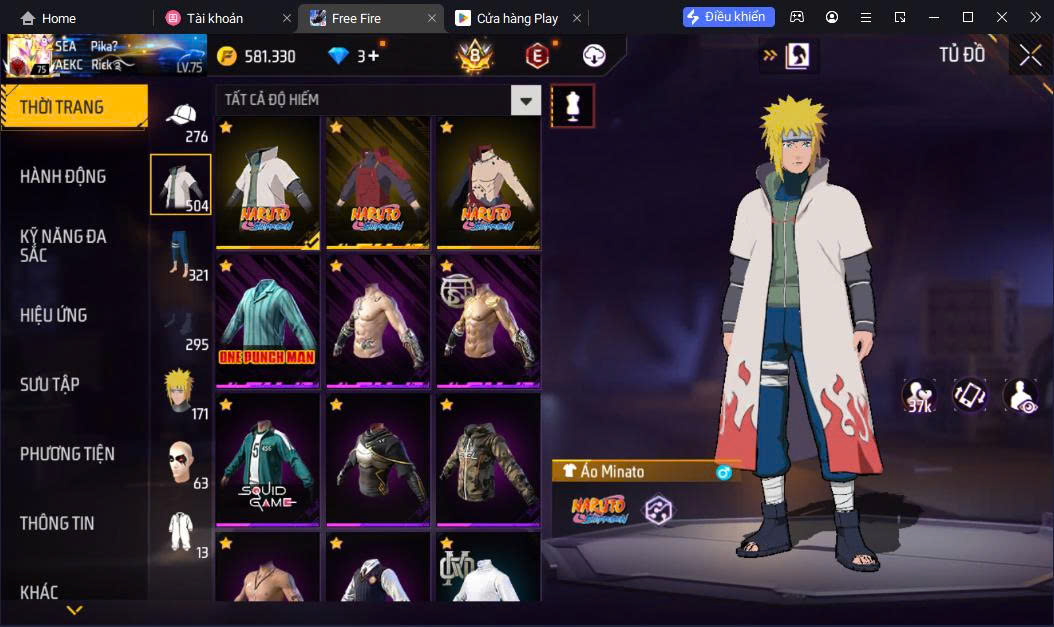Screen dimensions: 1054x627
Task: Go to the Sưu Tập section
Action: (50, 384)
